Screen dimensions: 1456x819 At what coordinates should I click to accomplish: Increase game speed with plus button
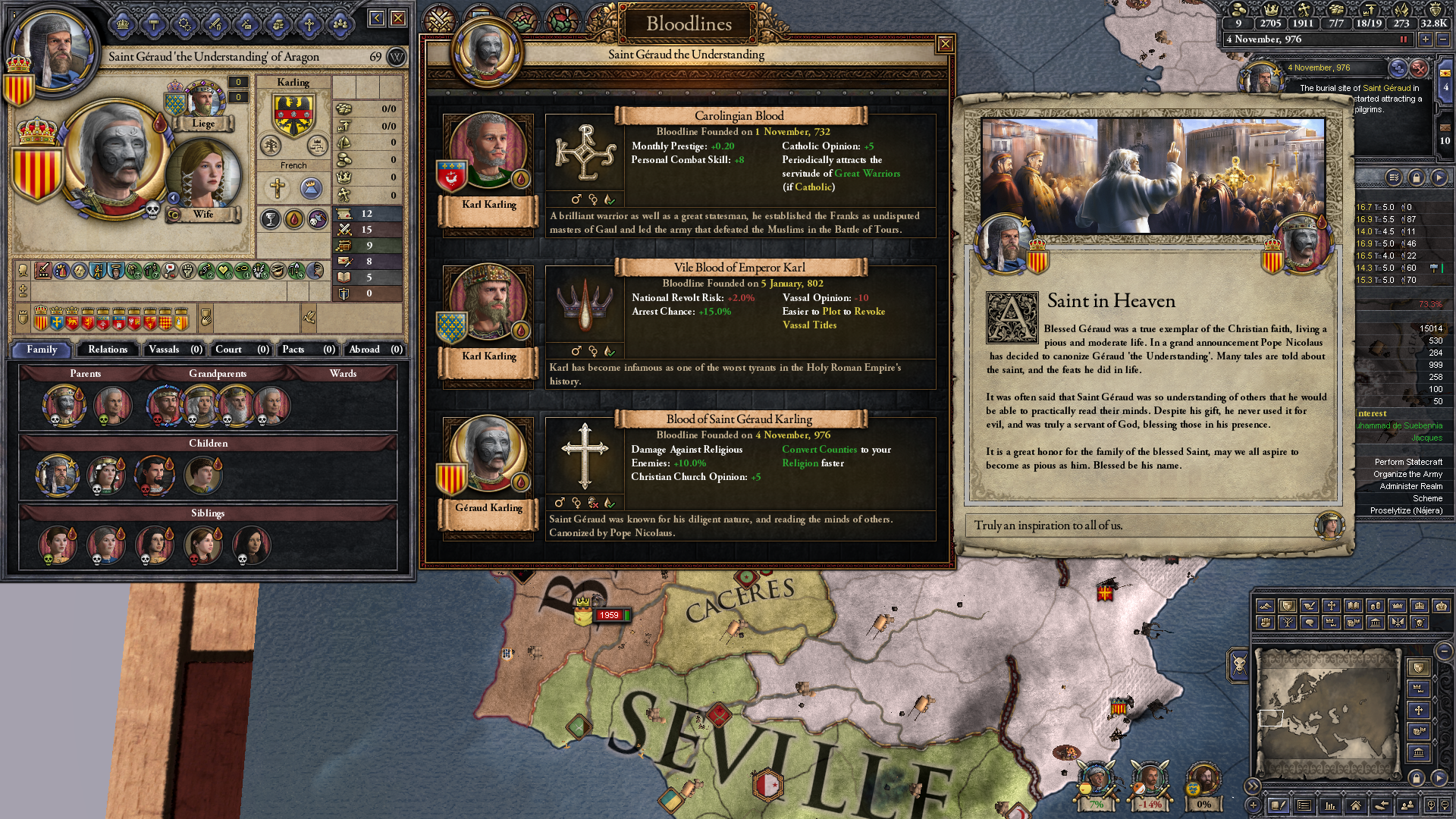click(x=1425, y=39)
